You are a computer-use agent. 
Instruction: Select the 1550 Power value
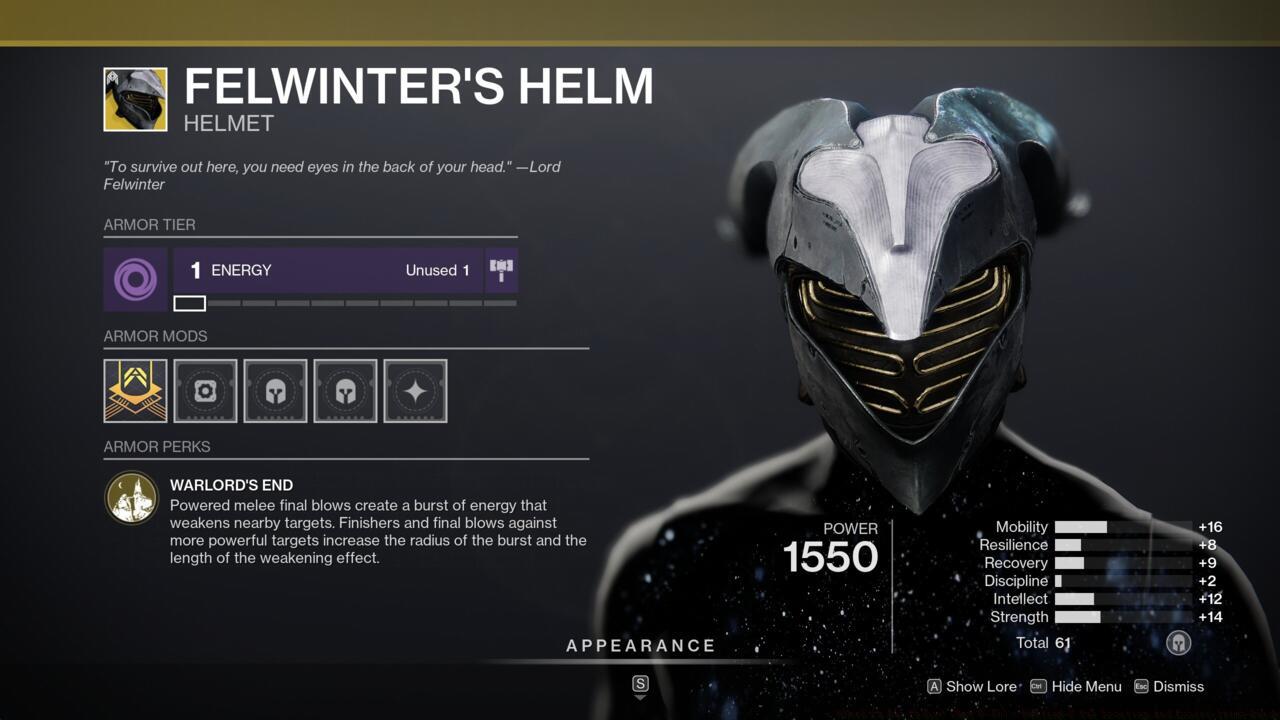click(831, 557)
